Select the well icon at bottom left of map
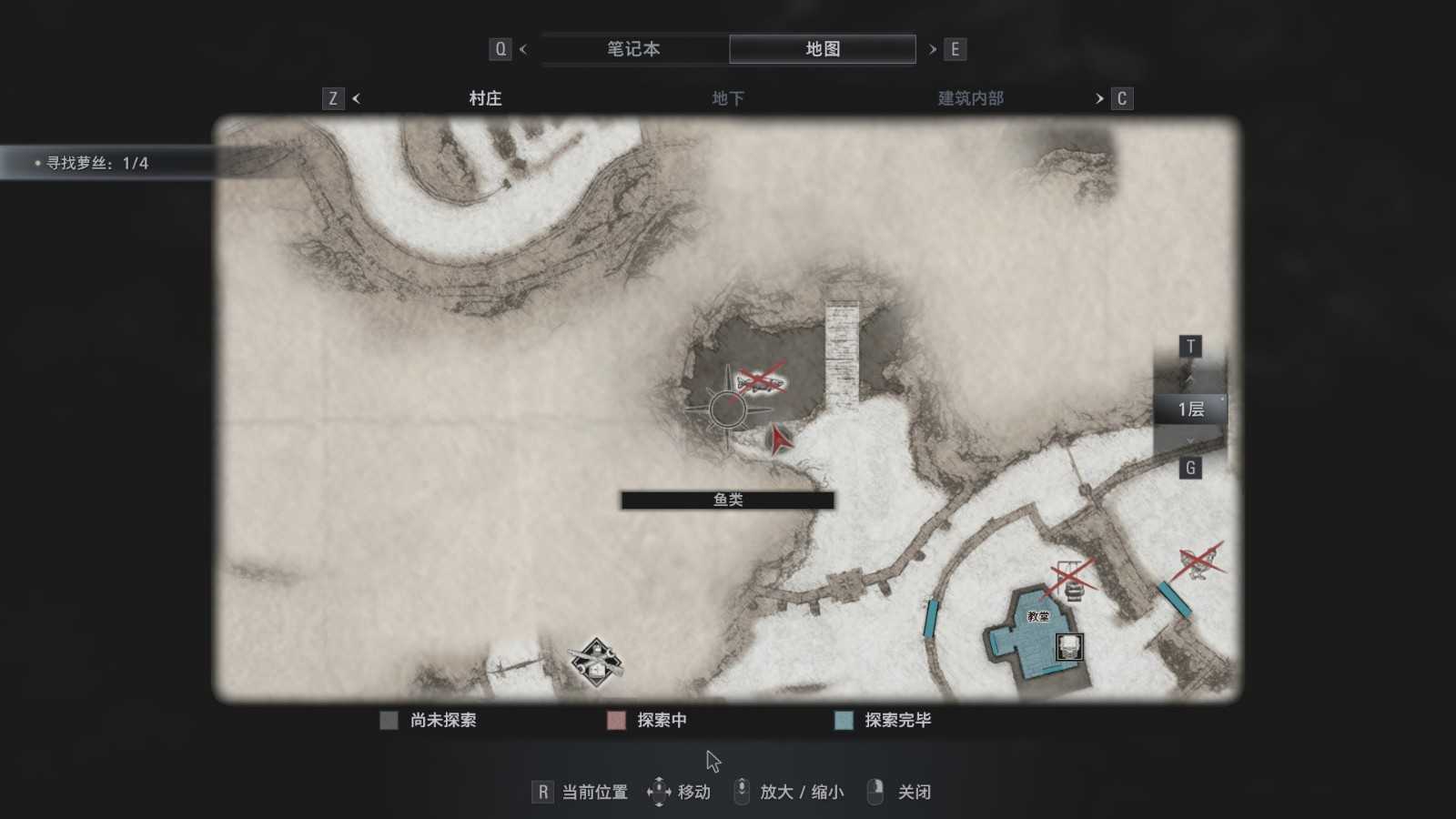Screen dimensions: 1456x819 [x=595, y=659]
